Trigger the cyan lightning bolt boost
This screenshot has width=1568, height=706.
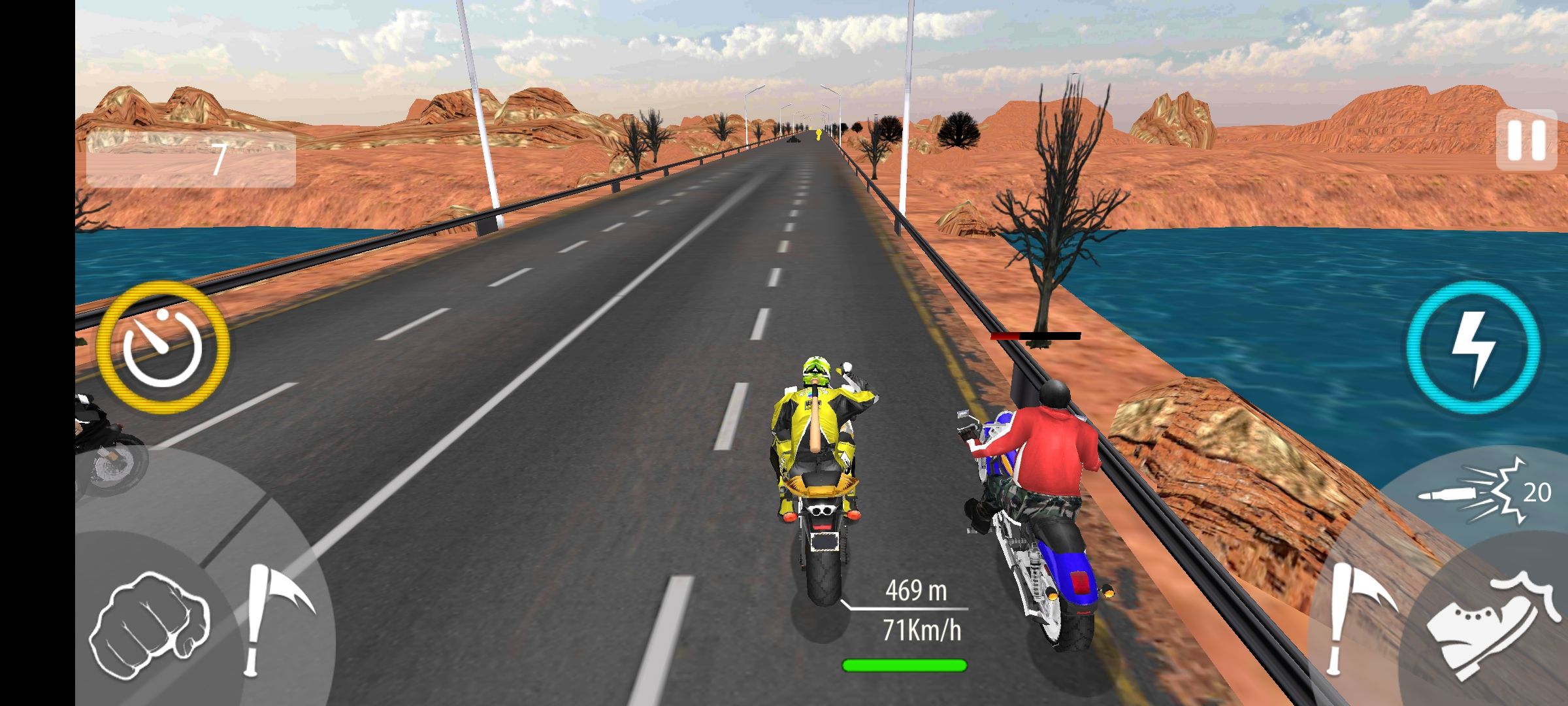1473,347
